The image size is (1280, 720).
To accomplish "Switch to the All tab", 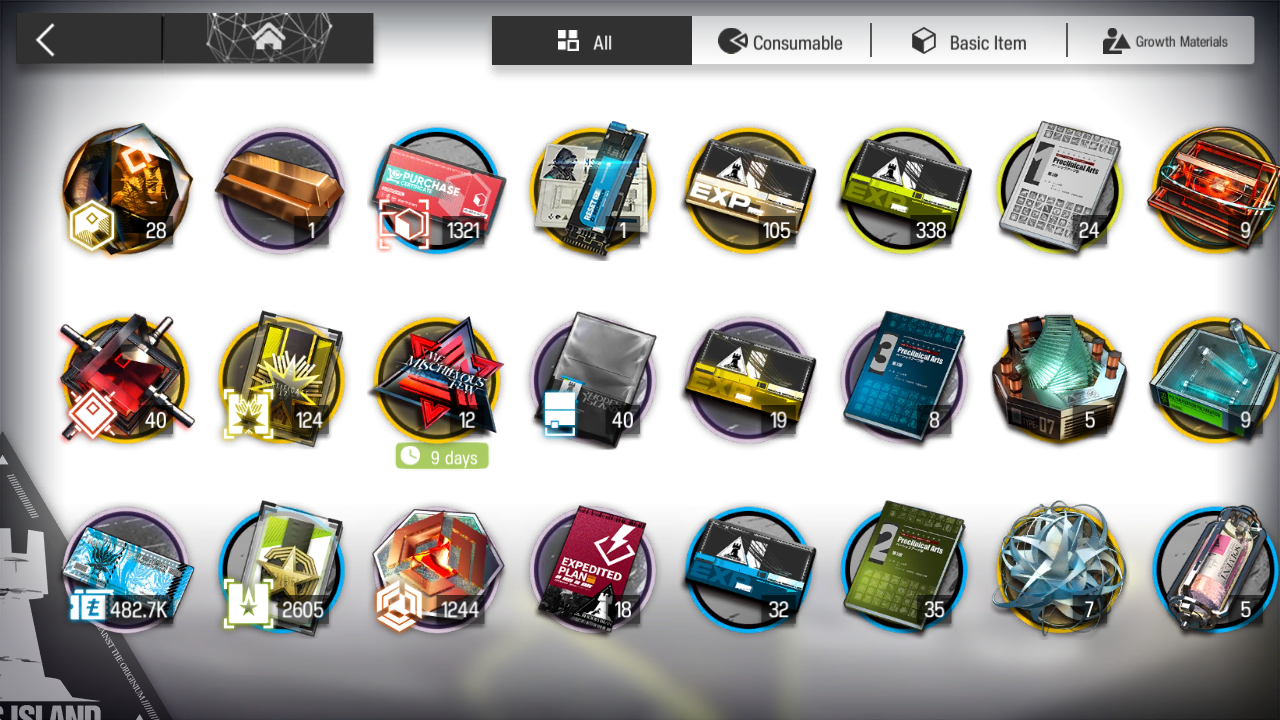I will pyautogui.click(x=591, y=41).
